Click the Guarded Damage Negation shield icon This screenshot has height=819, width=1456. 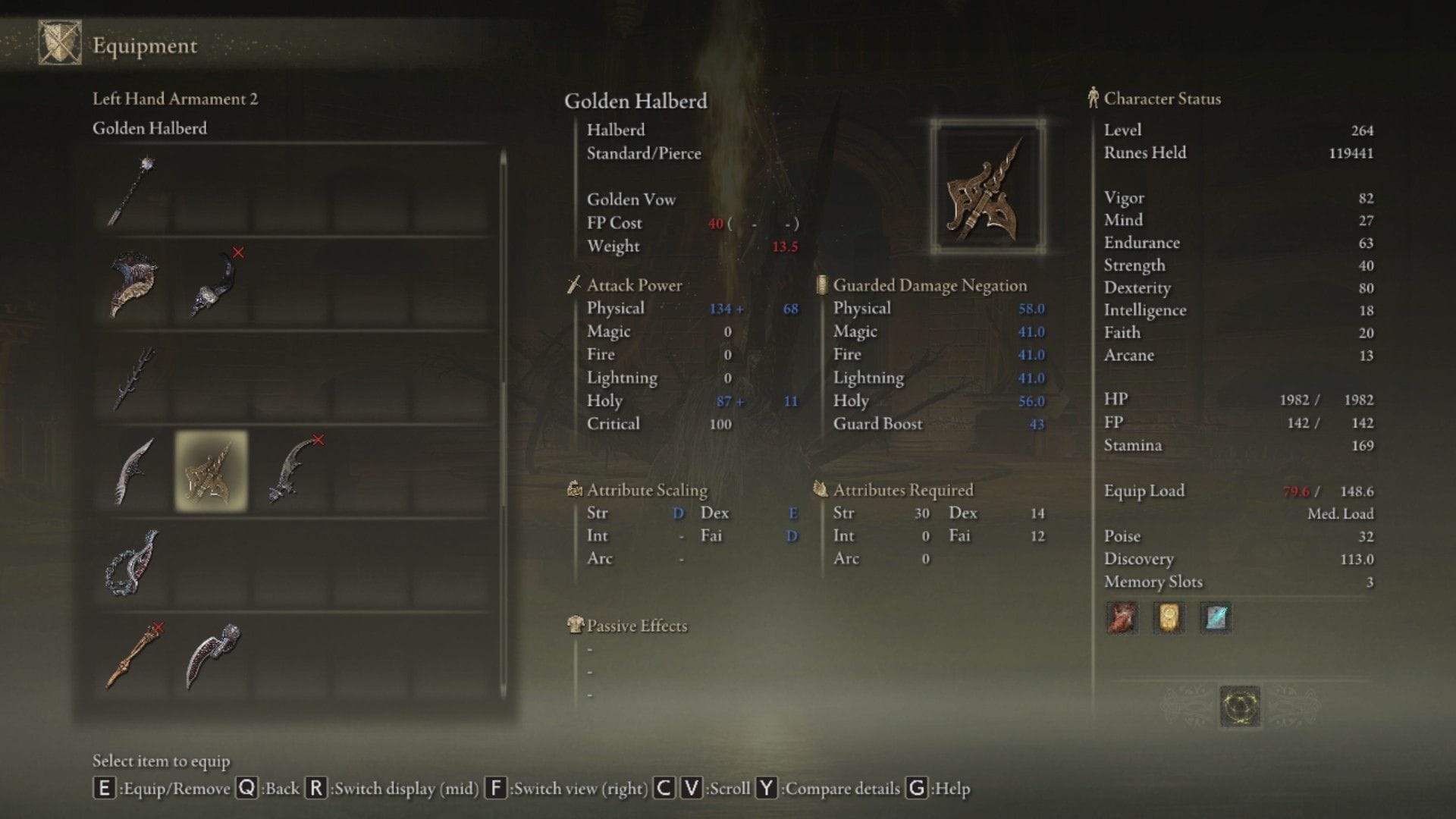(x=821, y=285)
